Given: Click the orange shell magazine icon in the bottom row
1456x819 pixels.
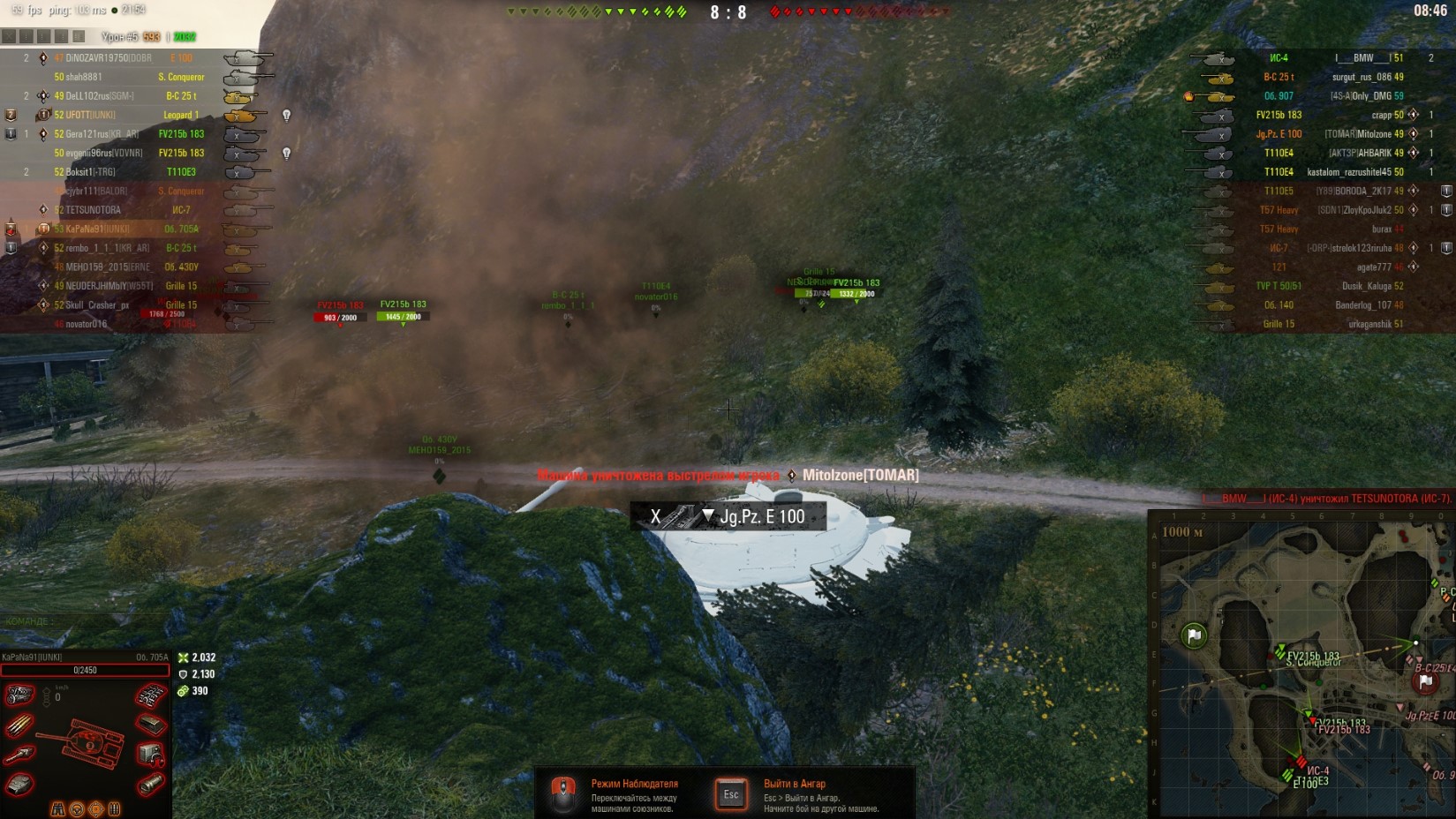Looking at the screenshot, I should click(115, 808).
